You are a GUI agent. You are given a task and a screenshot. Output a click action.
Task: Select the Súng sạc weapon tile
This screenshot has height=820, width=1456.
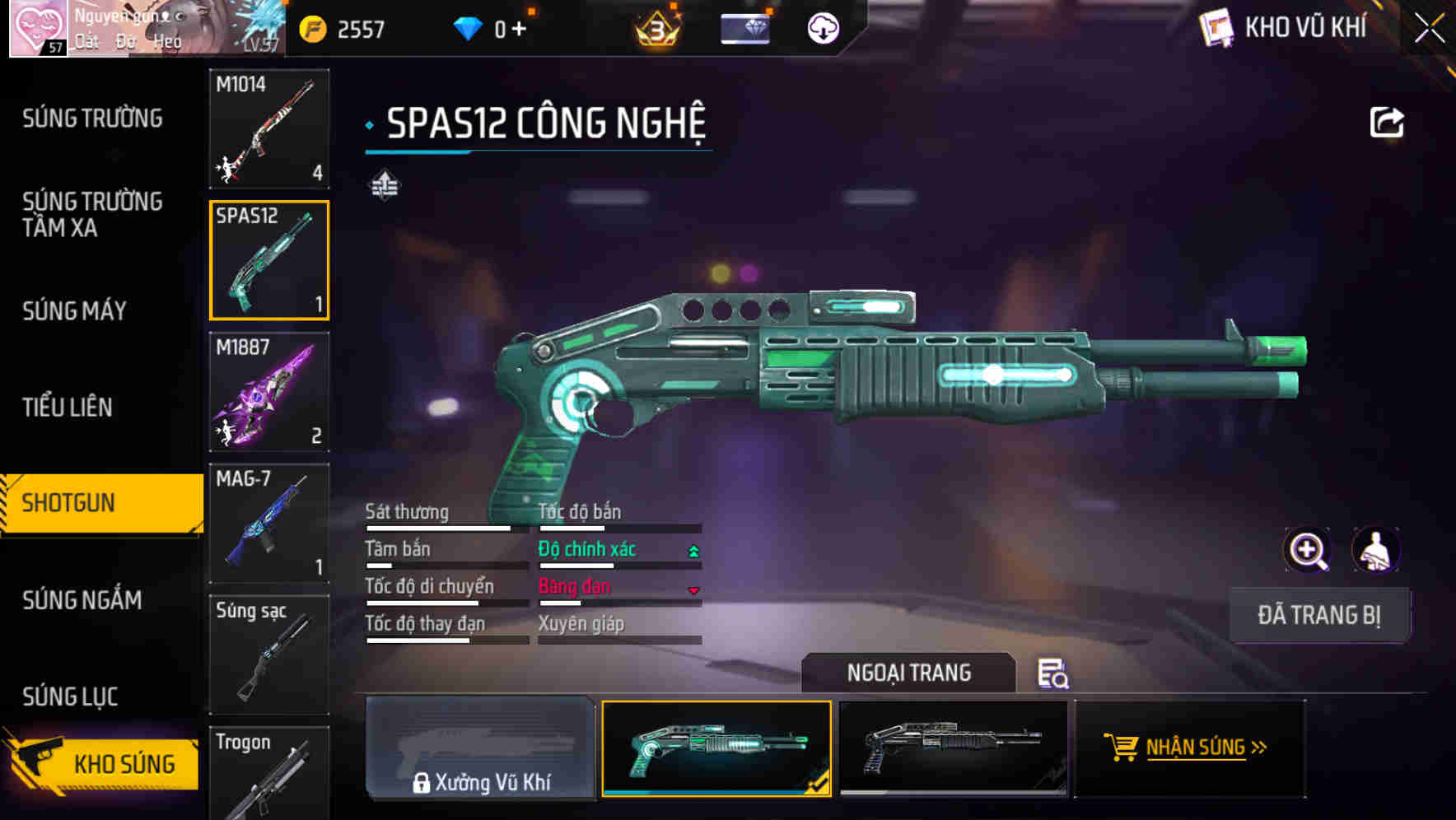tap(269, 655)
